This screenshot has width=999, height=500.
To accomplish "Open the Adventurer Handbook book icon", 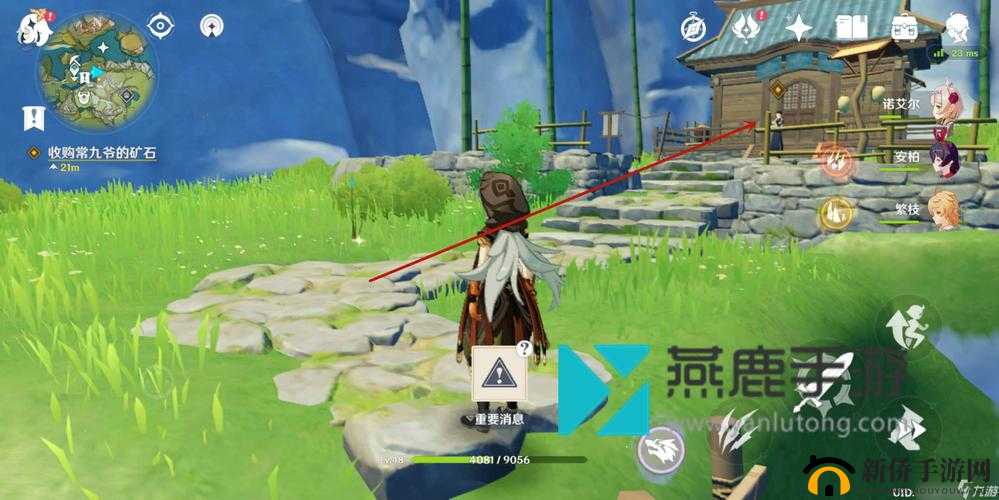I will 851,27.
